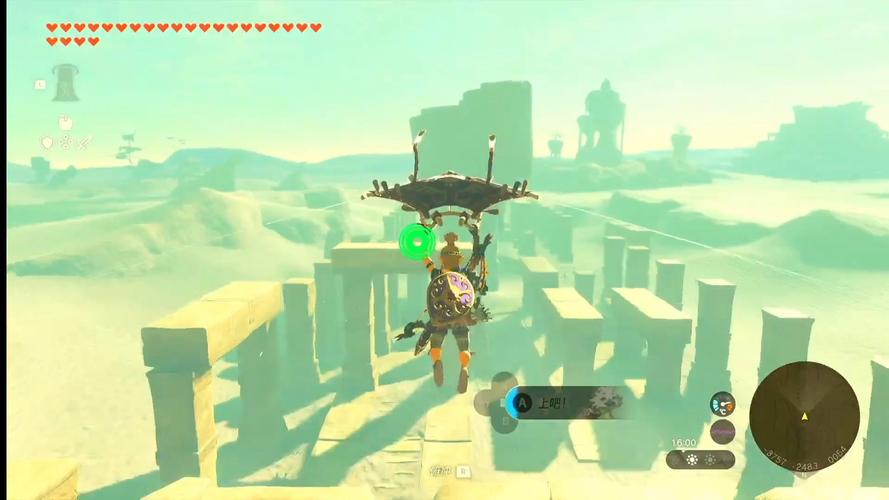
Task: Click the temperature gauge icon above the pink icon
Action: pos(722,404)
